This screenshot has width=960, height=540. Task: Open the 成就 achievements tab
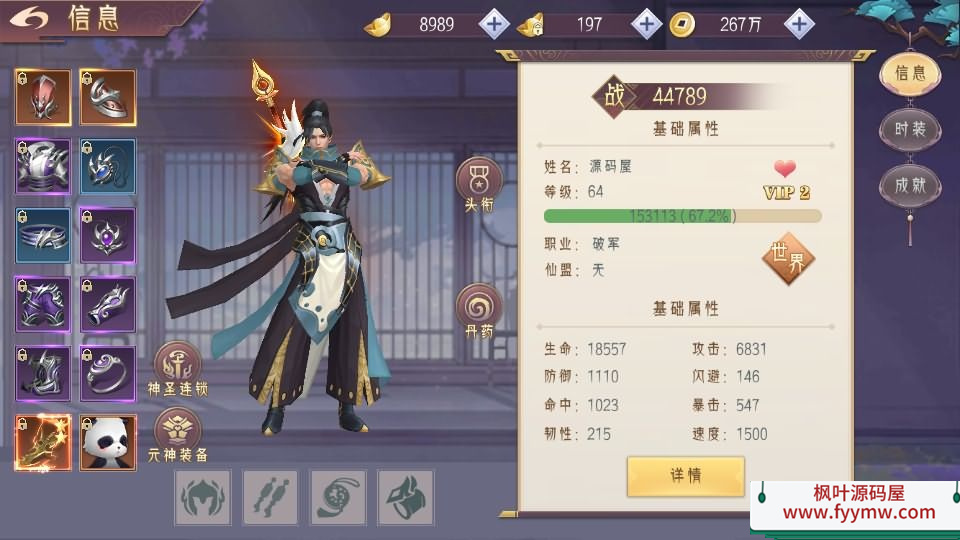(x=910, y=185)
